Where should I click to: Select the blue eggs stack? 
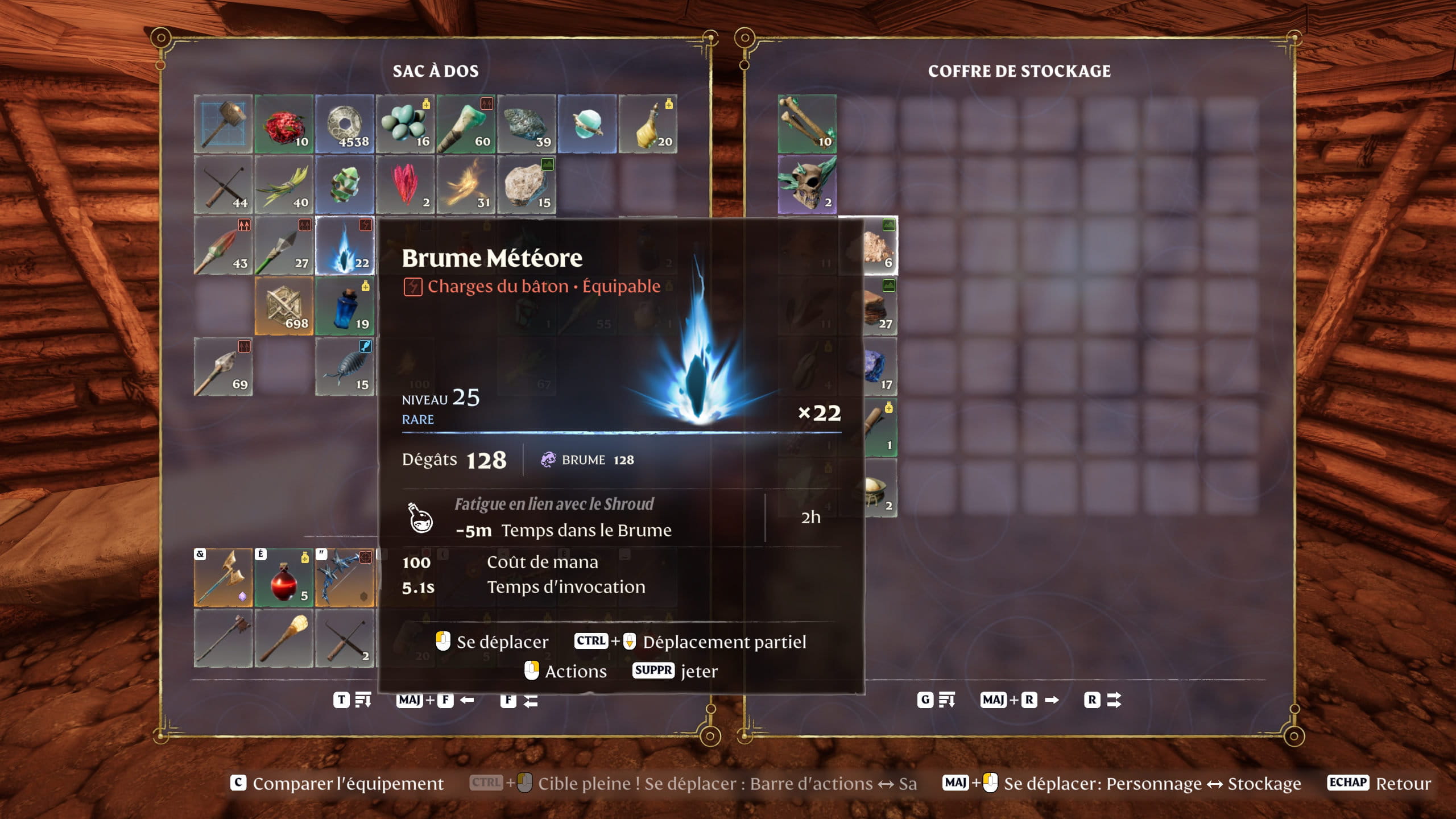pos(405,124)
